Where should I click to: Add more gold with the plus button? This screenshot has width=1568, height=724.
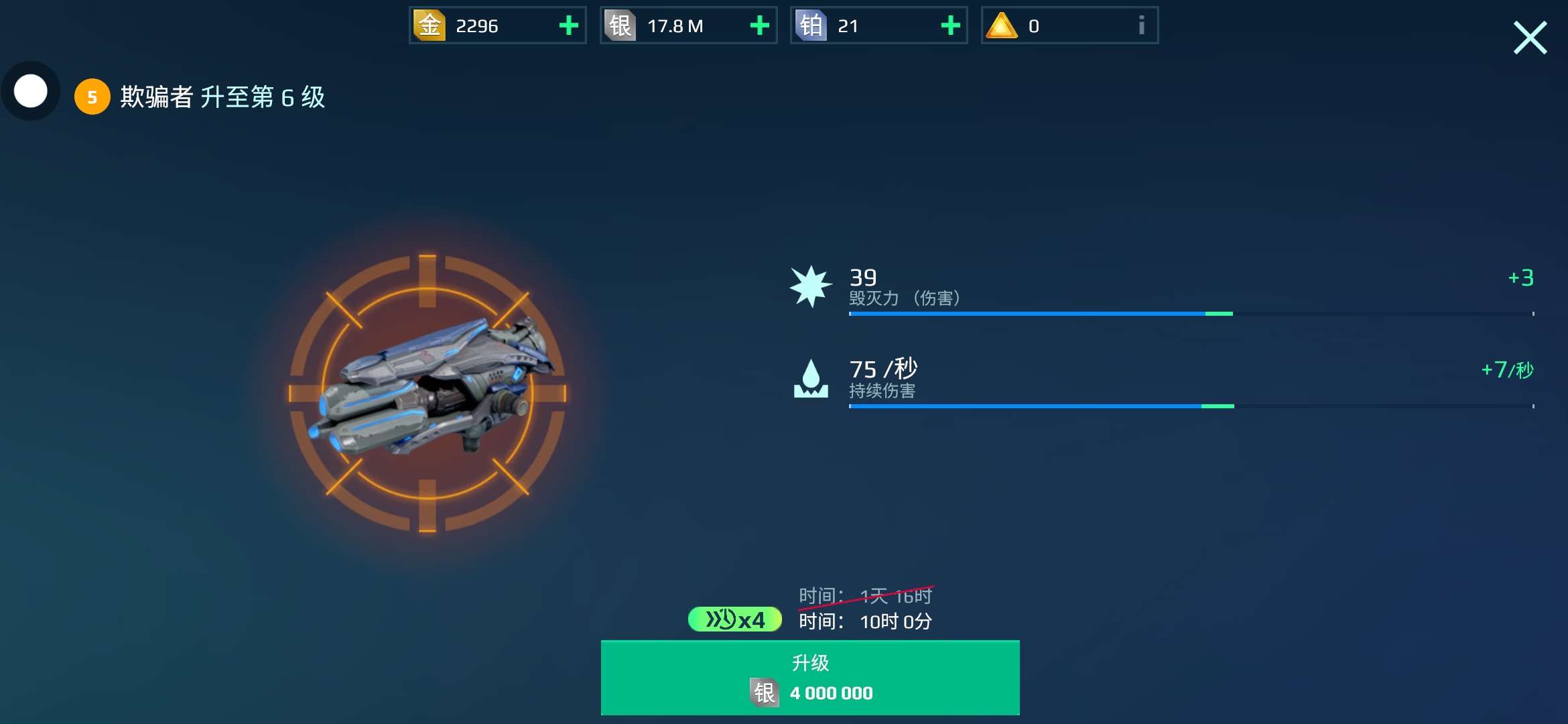568,26
